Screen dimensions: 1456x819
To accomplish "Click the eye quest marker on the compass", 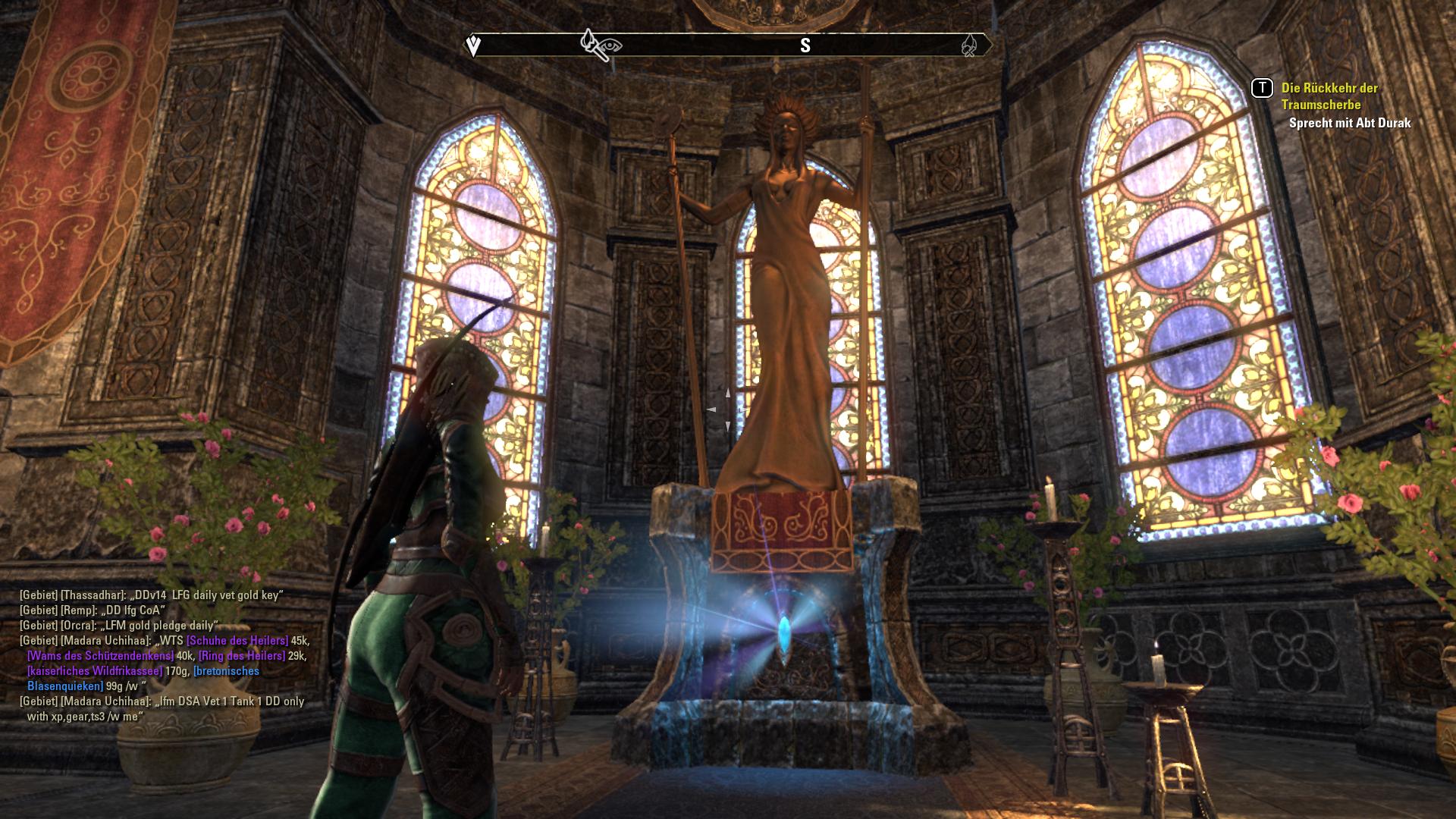I will pos(610,46).
